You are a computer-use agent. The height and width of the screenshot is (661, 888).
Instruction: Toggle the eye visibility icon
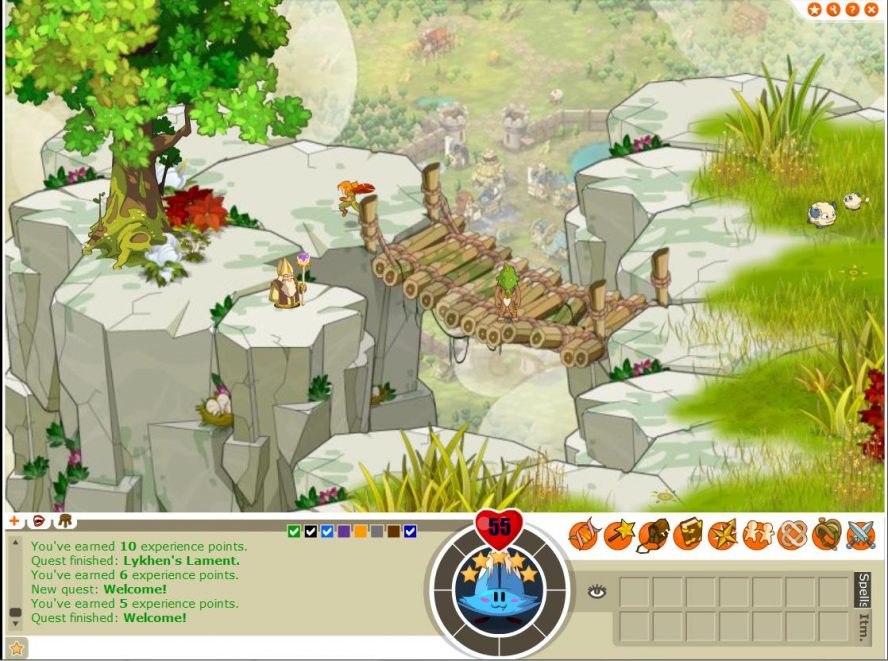(597, 592)
